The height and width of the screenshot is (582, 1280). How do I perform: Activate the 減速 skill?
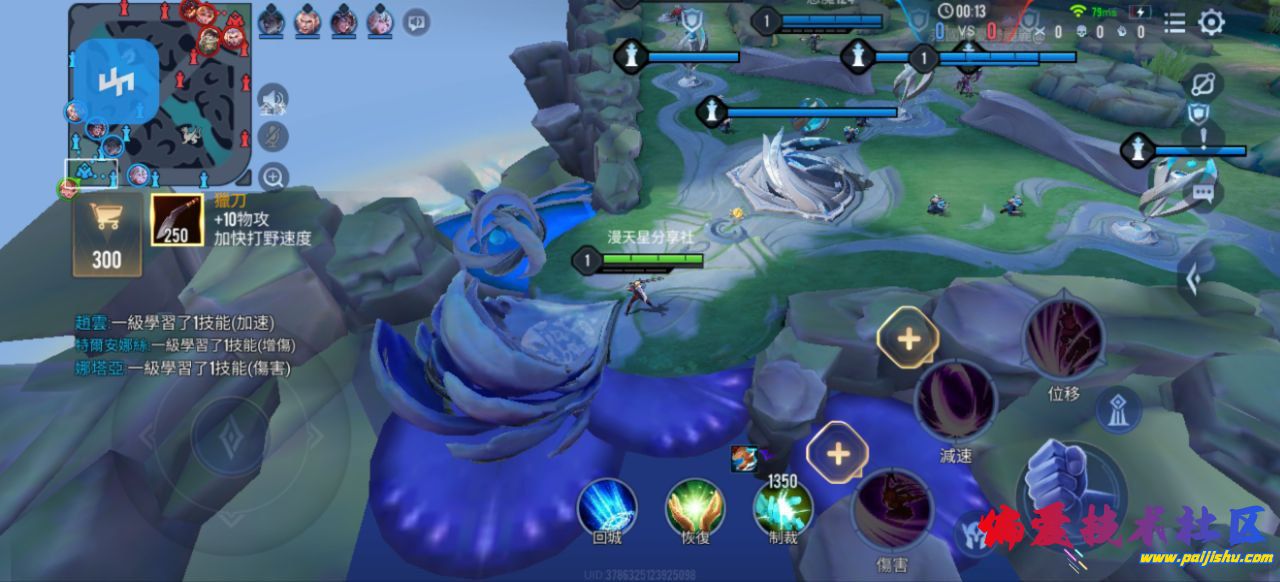pos(955,400)
